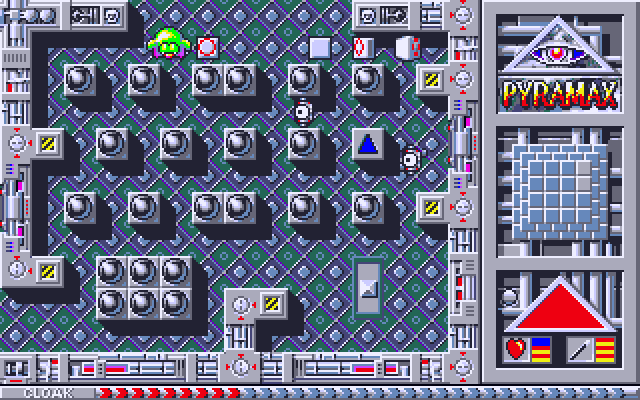The width and height of the screenshot is (640, 400).
Task: Select the red heart lives icon
Action: (516, 348)
